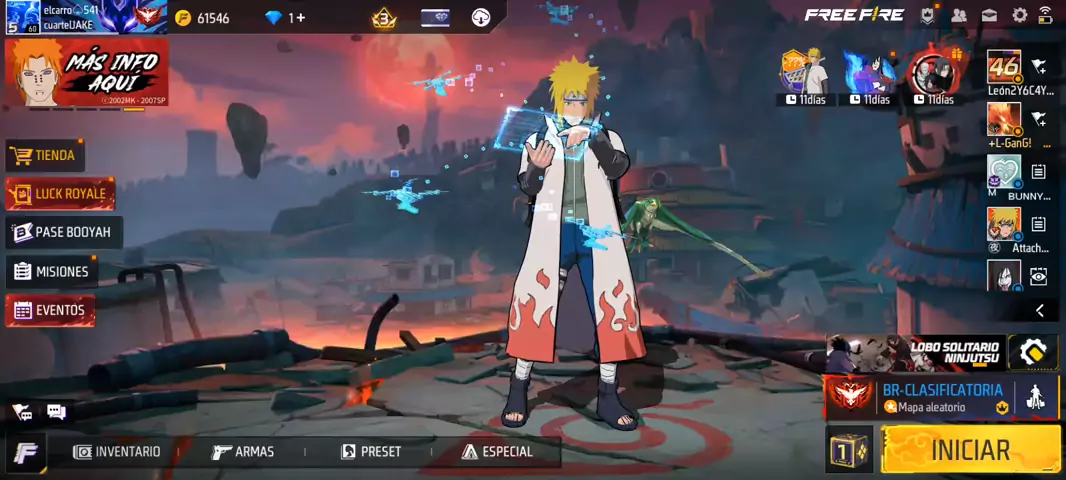Screen dimensions: 1066x480
Task: Click the Más Info Aquí banner
Action: [x=86, y=73]
